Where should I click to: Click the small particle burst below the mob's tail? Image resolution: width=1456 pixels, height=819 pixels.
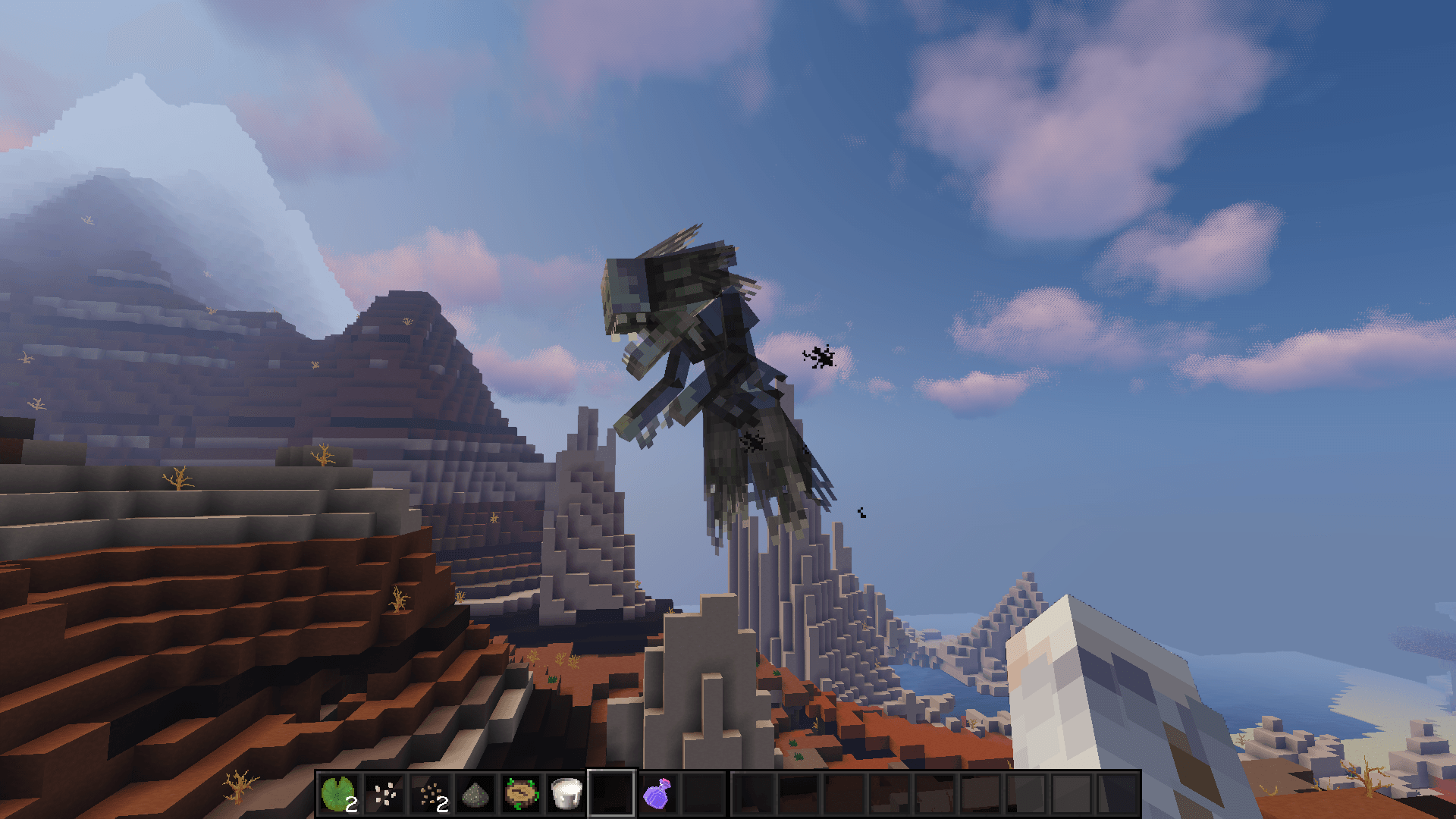pyautogui.click(x=861, y=512)
